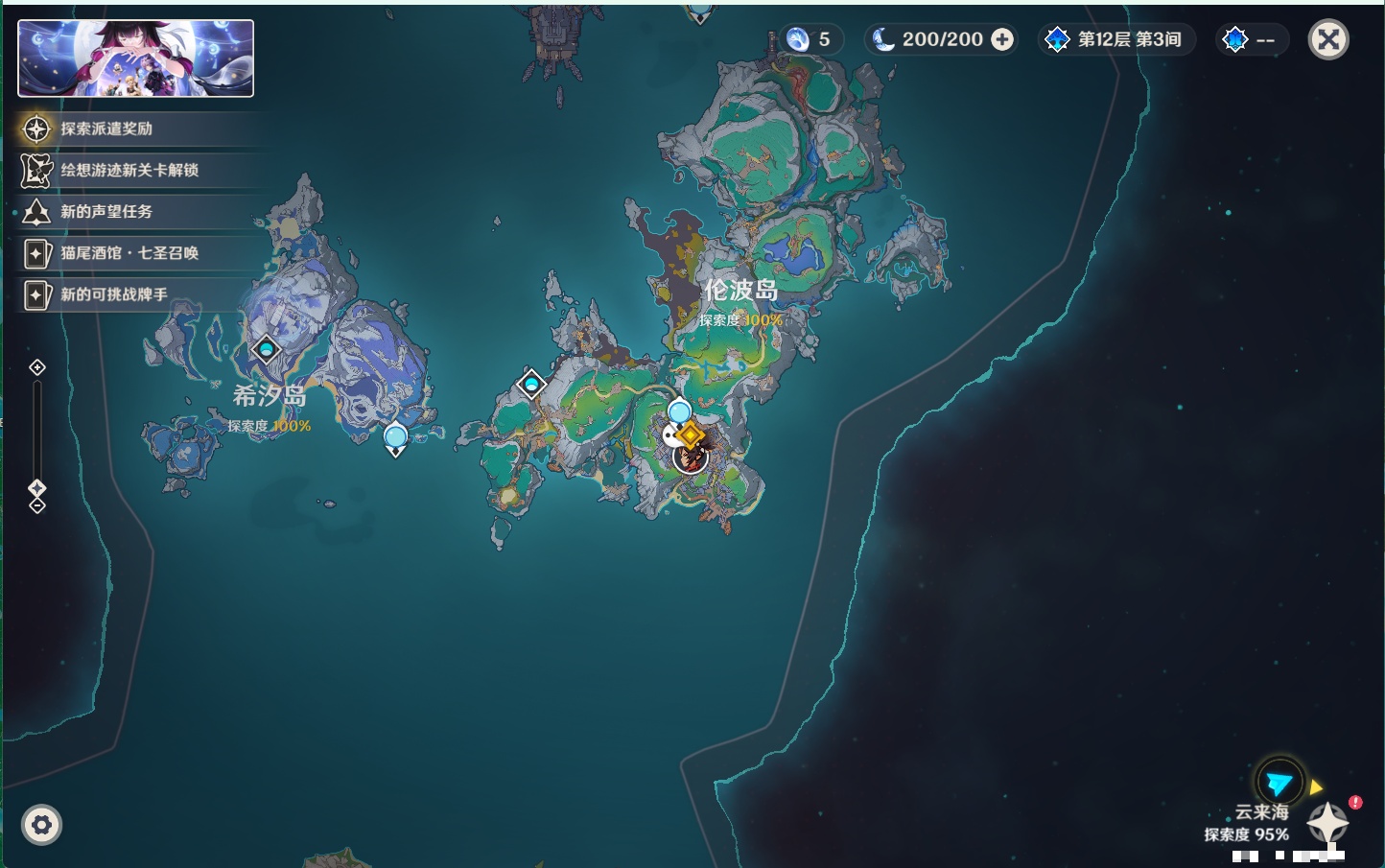Open the Spiral Abyss 第12层 第3间 tracker

1116,39
